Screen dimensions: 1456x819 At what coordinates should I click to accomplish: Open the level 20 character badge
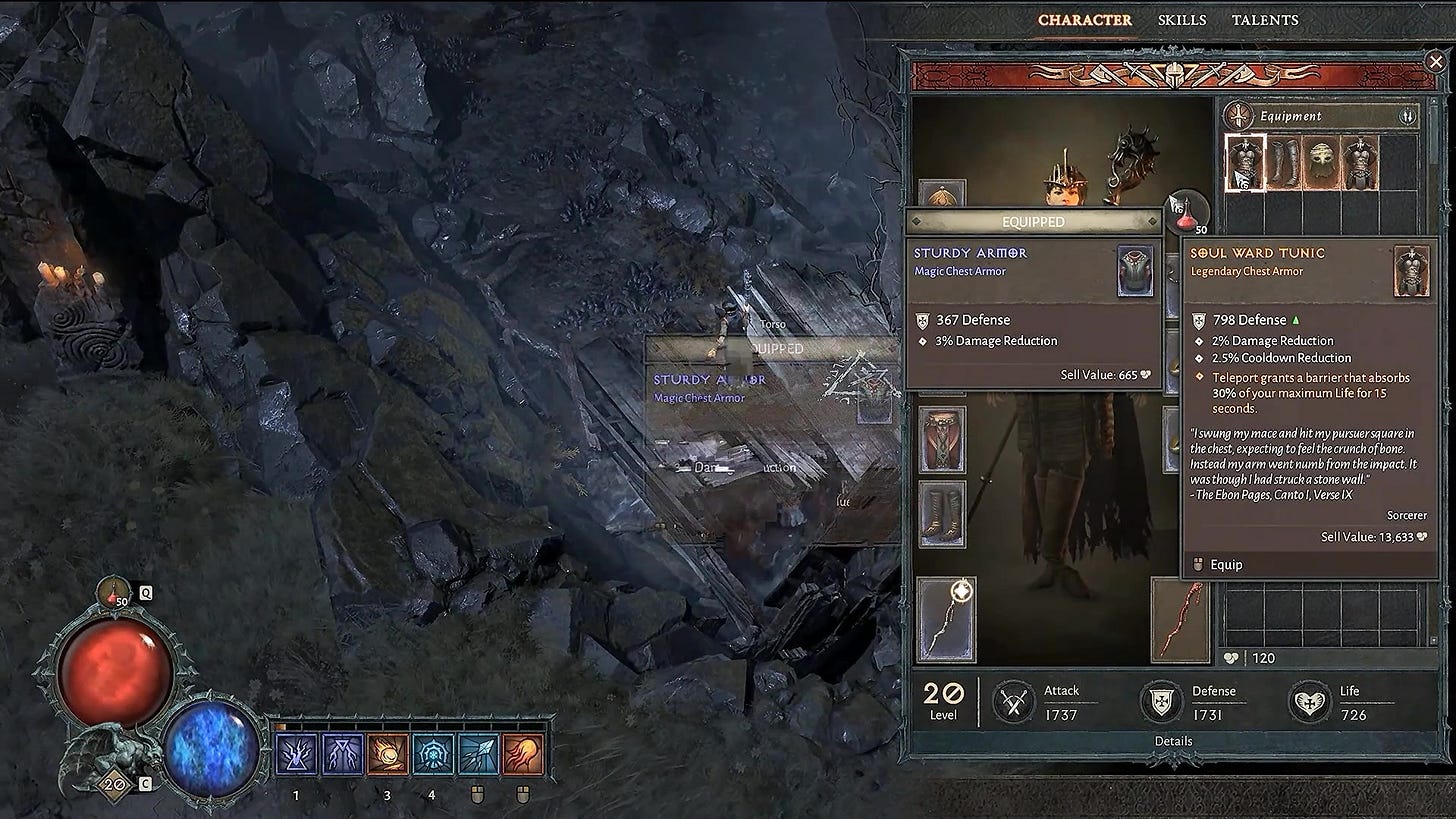coord(114,785)
